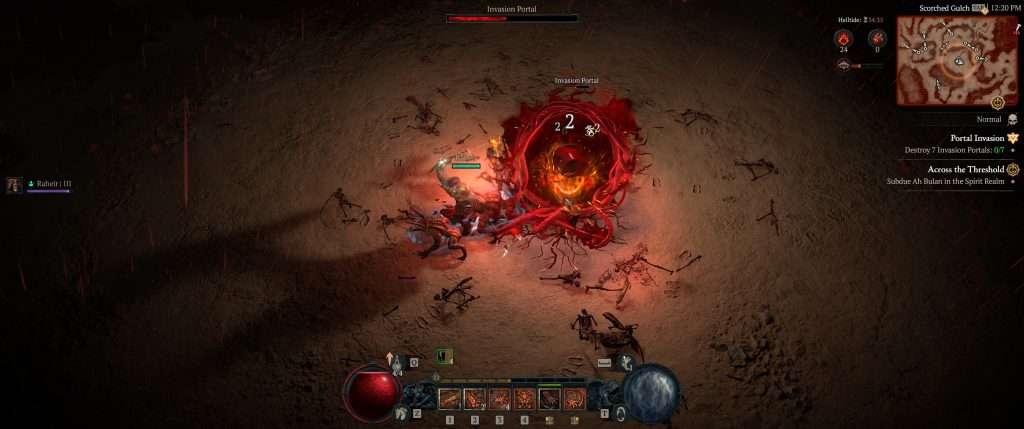1024x429 pixels.
Task: Activate the skill in the slot labeled 4
Action: coord(525,400)
